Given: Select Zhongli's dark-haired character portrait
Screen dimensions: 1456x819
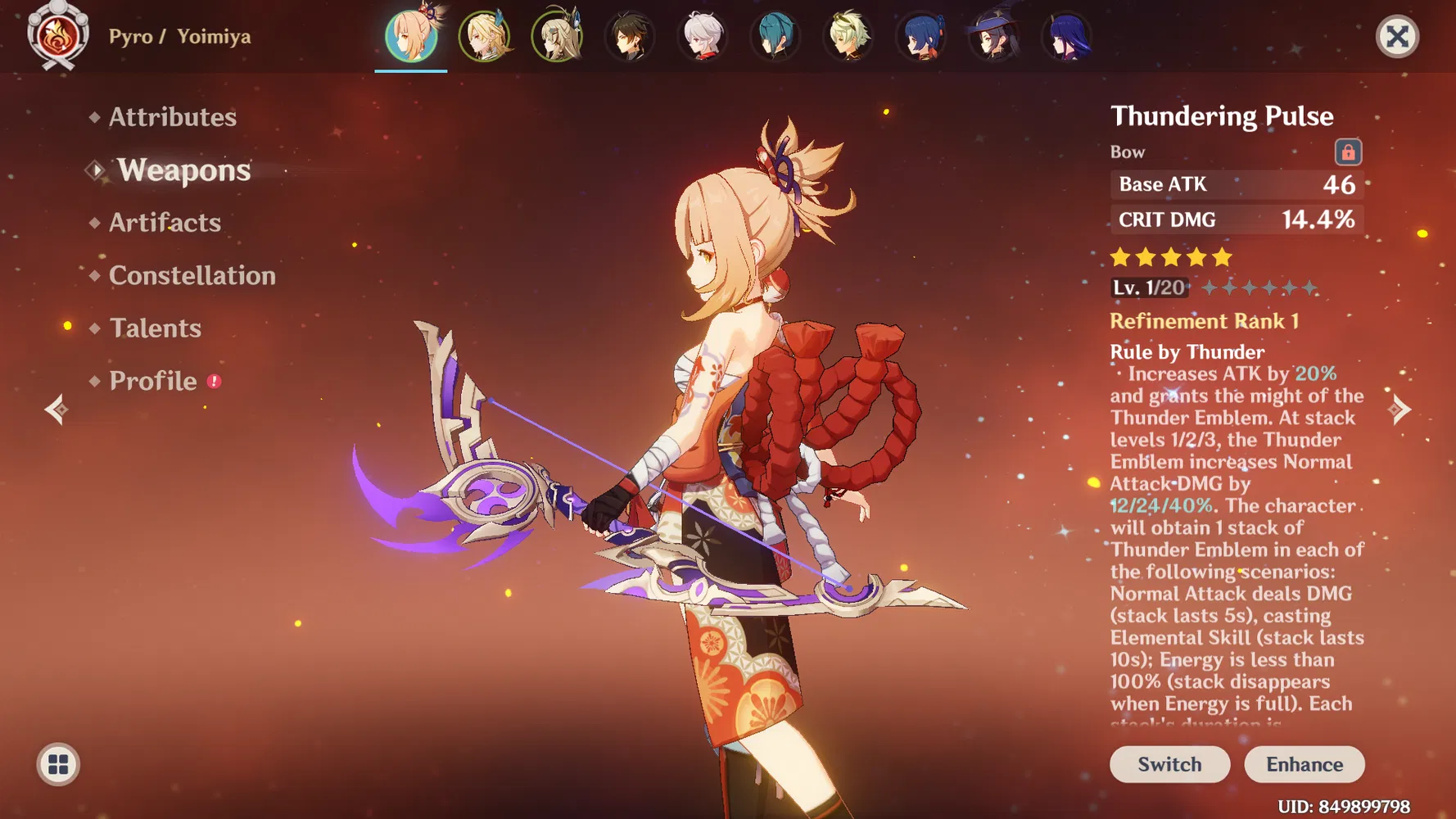Looking at the screenshot, I should click(630, 36).
